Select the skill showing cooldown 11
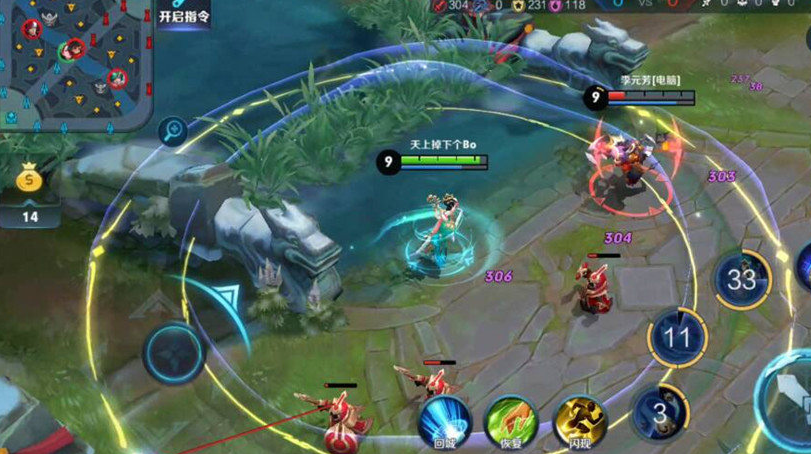The image size is (811, 454). 678,337
